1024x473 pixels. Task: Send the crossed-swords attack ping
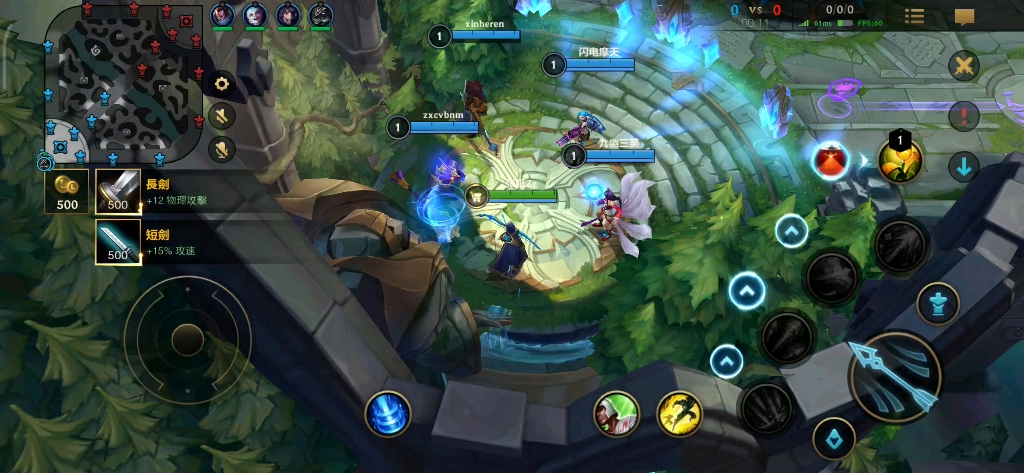(x=964, y=67)
